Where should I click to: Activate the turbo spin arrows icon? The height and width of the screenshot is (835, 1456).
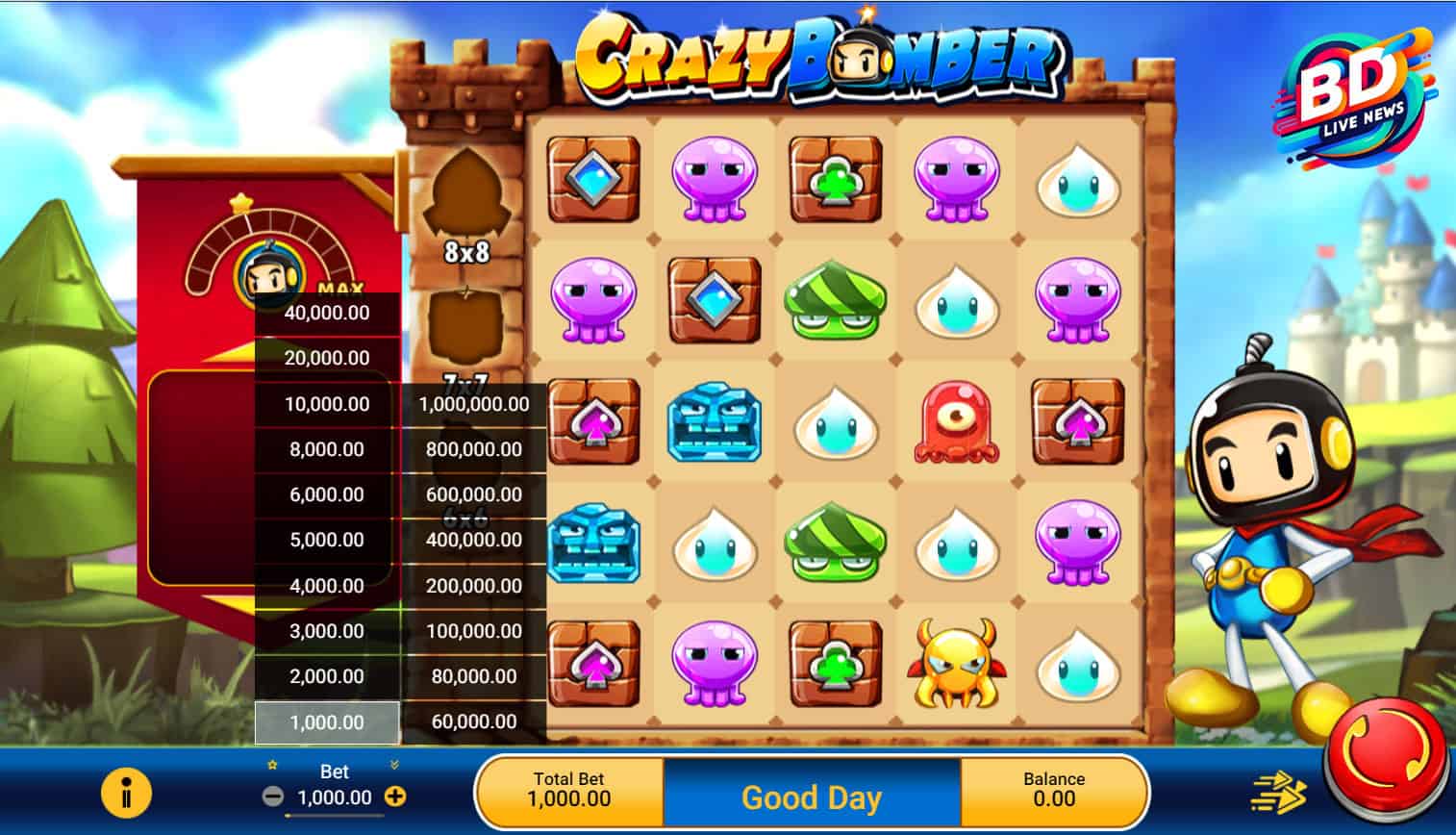click(1279, 794)
